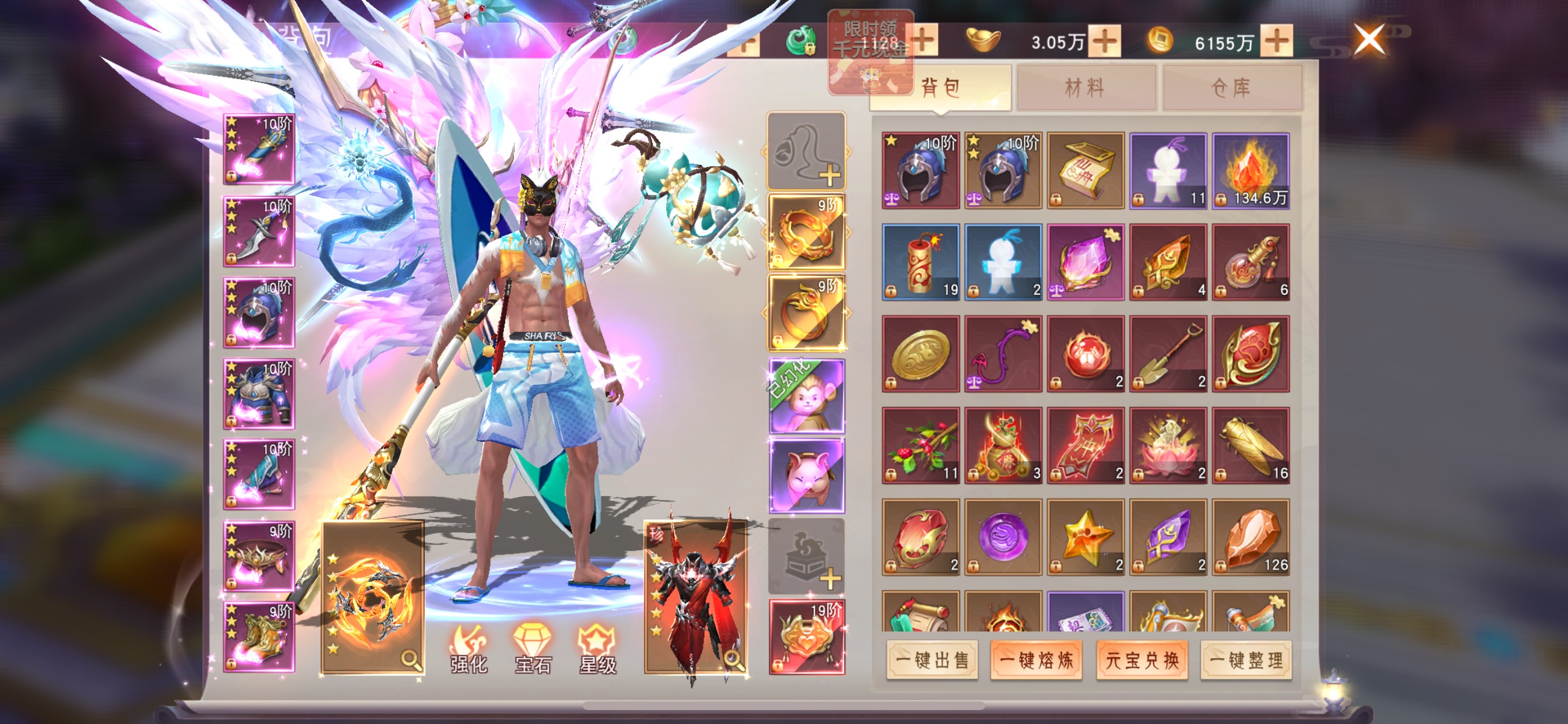Select the orange gemstone stack of 126

click(1250, 537)
